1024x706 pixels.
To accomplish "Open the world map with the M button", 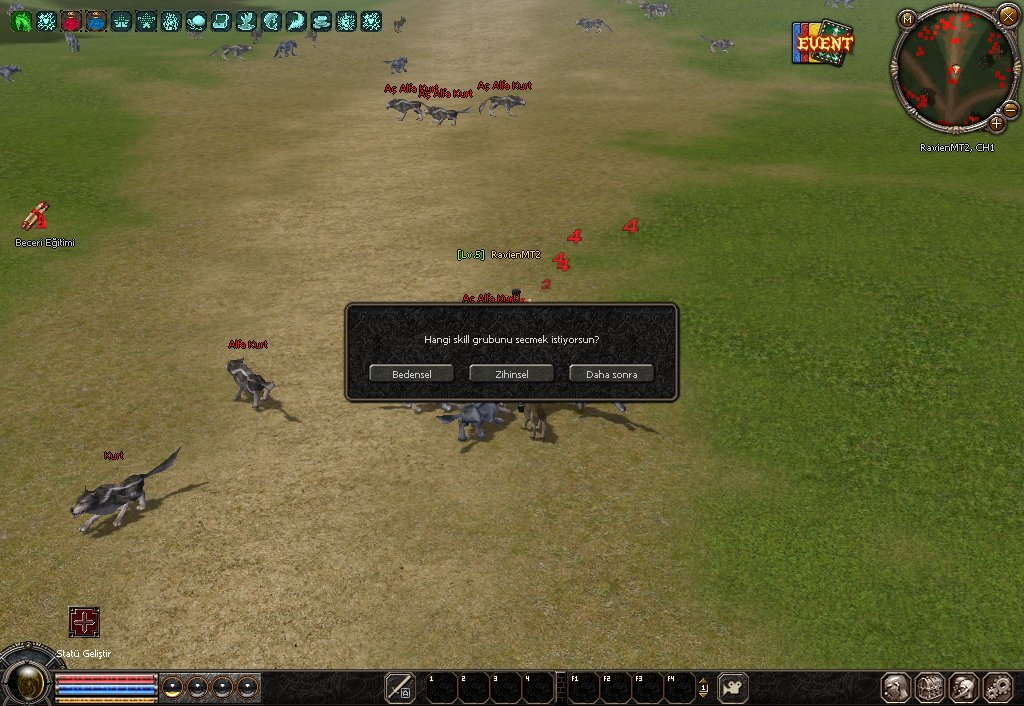I will (x=907, y=19).
